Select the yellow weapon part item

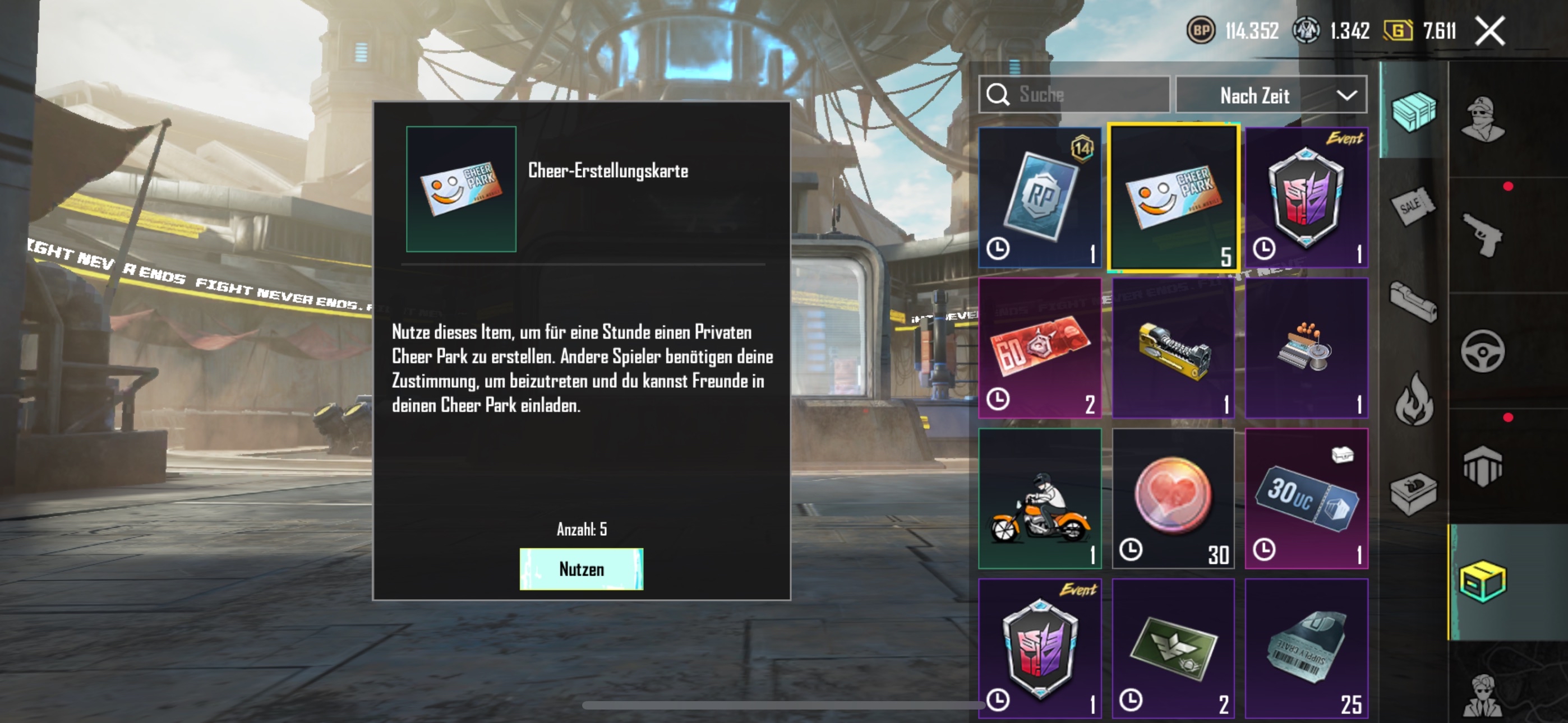coord(1173,348)
